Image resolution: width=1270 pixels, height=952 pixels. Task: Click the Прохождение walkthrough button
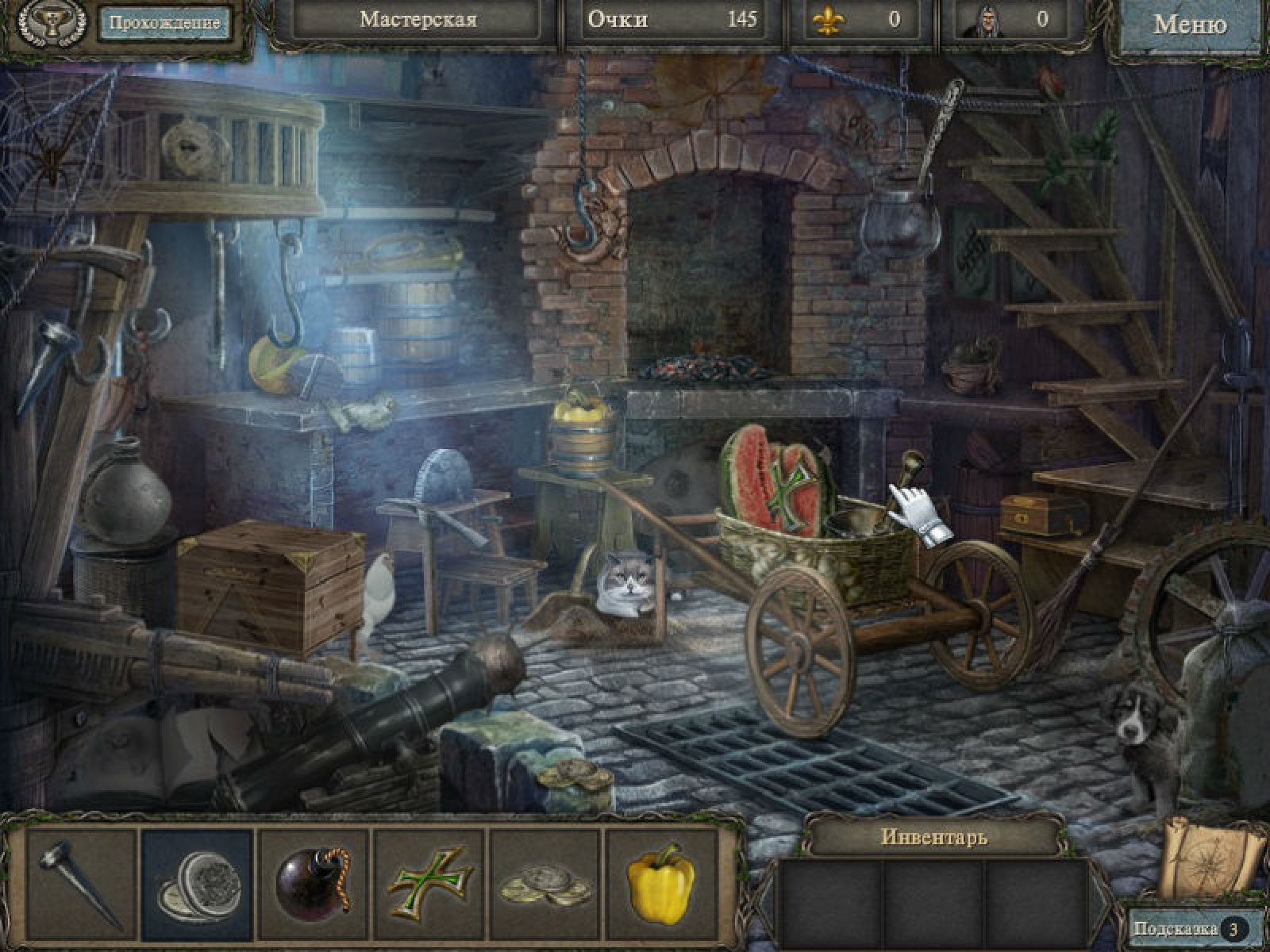tap(164, 23)
